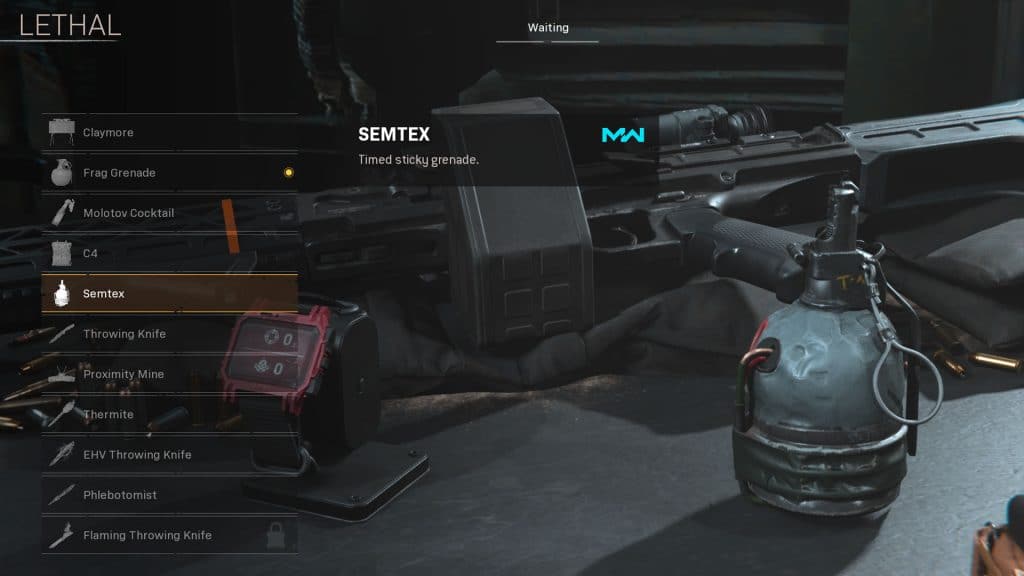Choose the Phlebotomist knife entry
This screenshot has width=1024, height=576.
tap(169, 495)
